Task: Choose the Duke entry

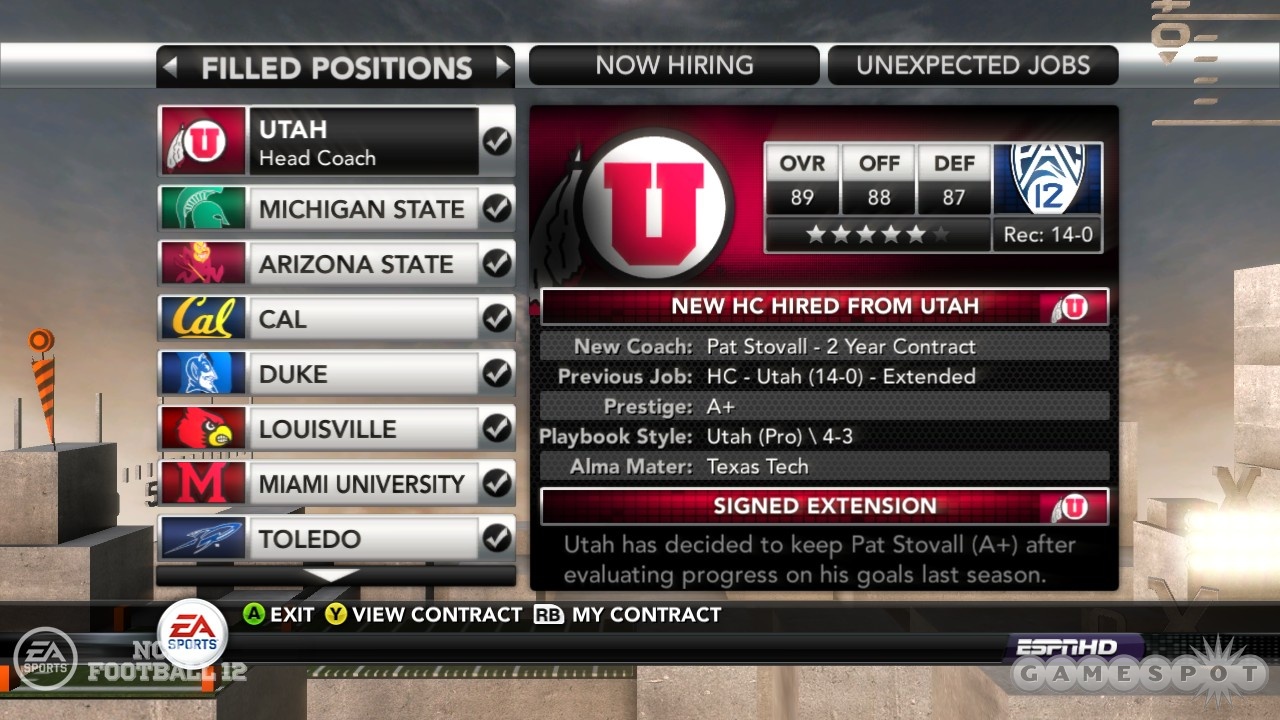Action: (336, 374)
